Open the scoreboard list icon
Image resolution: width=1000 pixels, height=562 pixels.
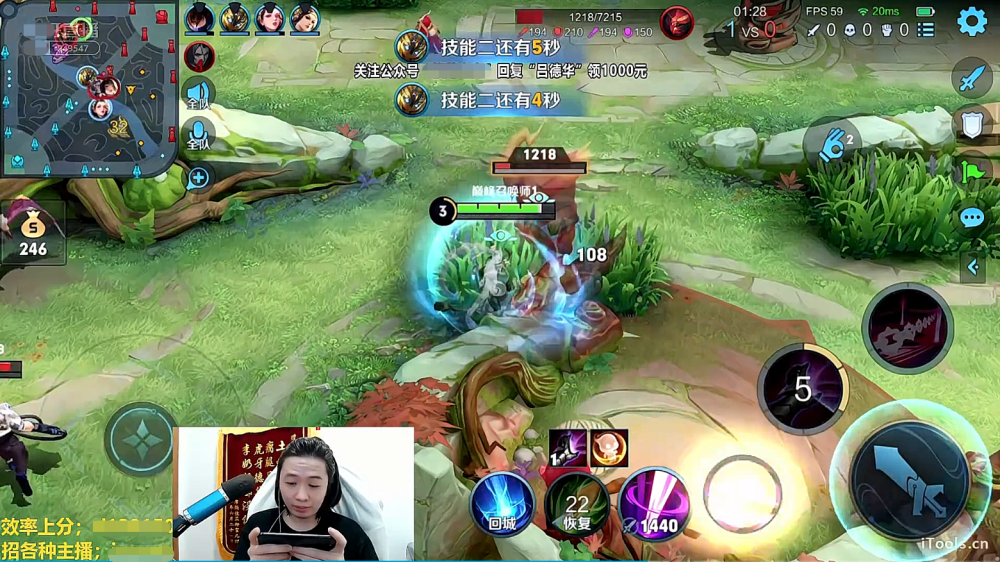pos(926,30)
